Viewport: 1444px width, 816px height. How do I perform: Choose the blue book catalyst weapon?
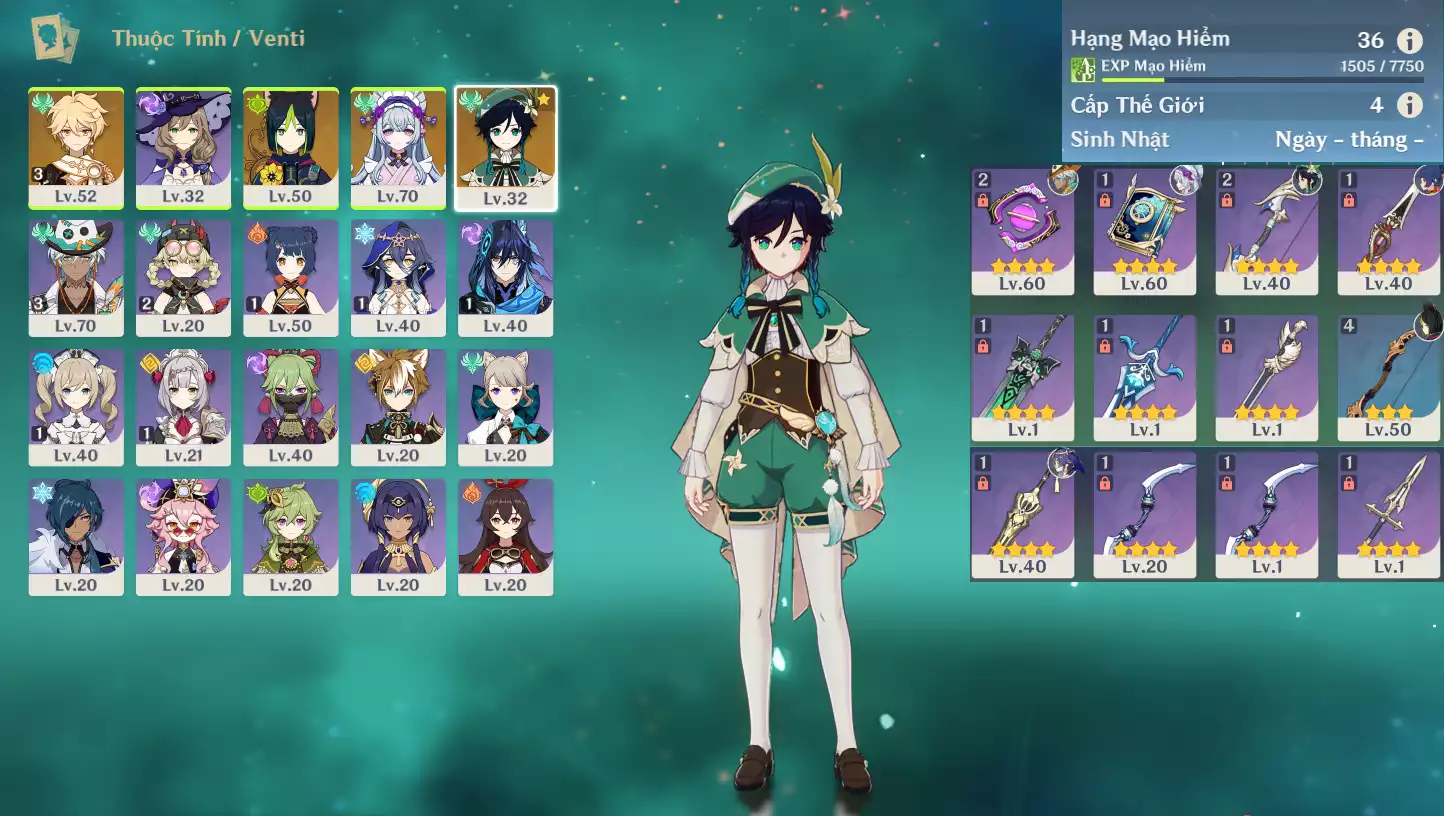pyautogui.click(x=1144, y=231)
